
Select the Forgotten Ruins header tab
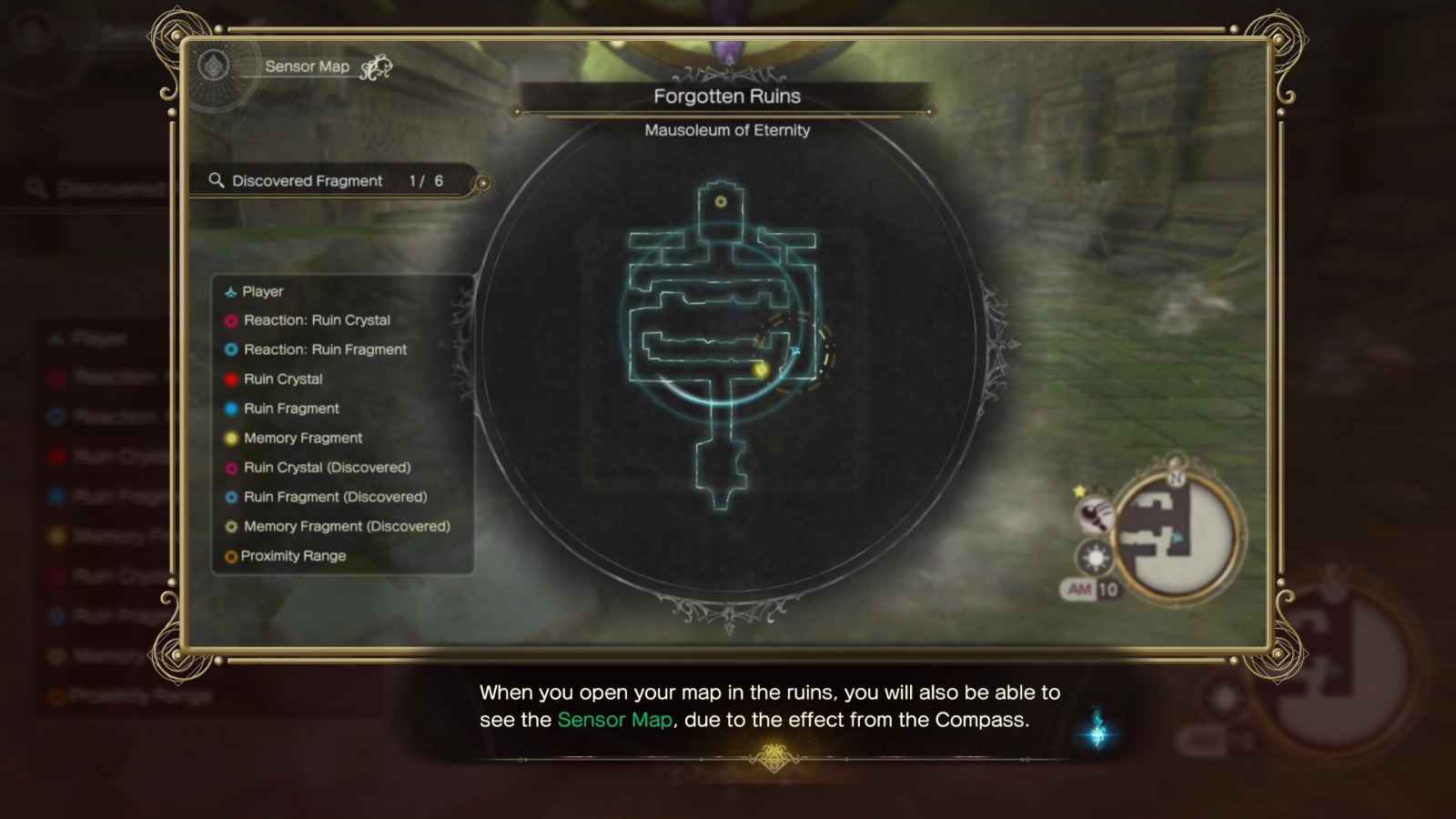coord(725,96)
